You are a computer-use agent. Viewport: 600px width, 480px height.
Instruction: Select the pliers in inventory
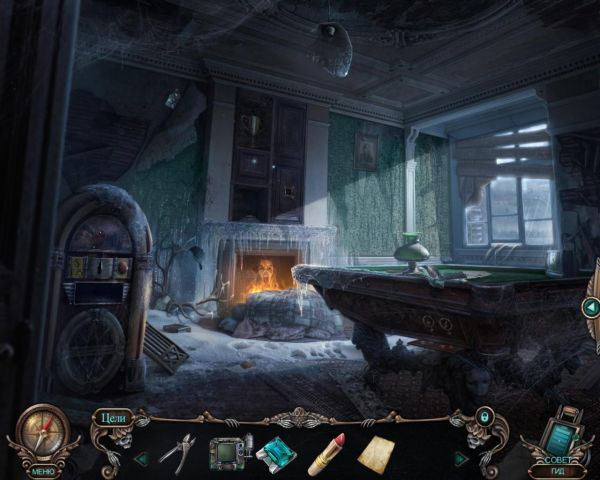click(177, 451)
